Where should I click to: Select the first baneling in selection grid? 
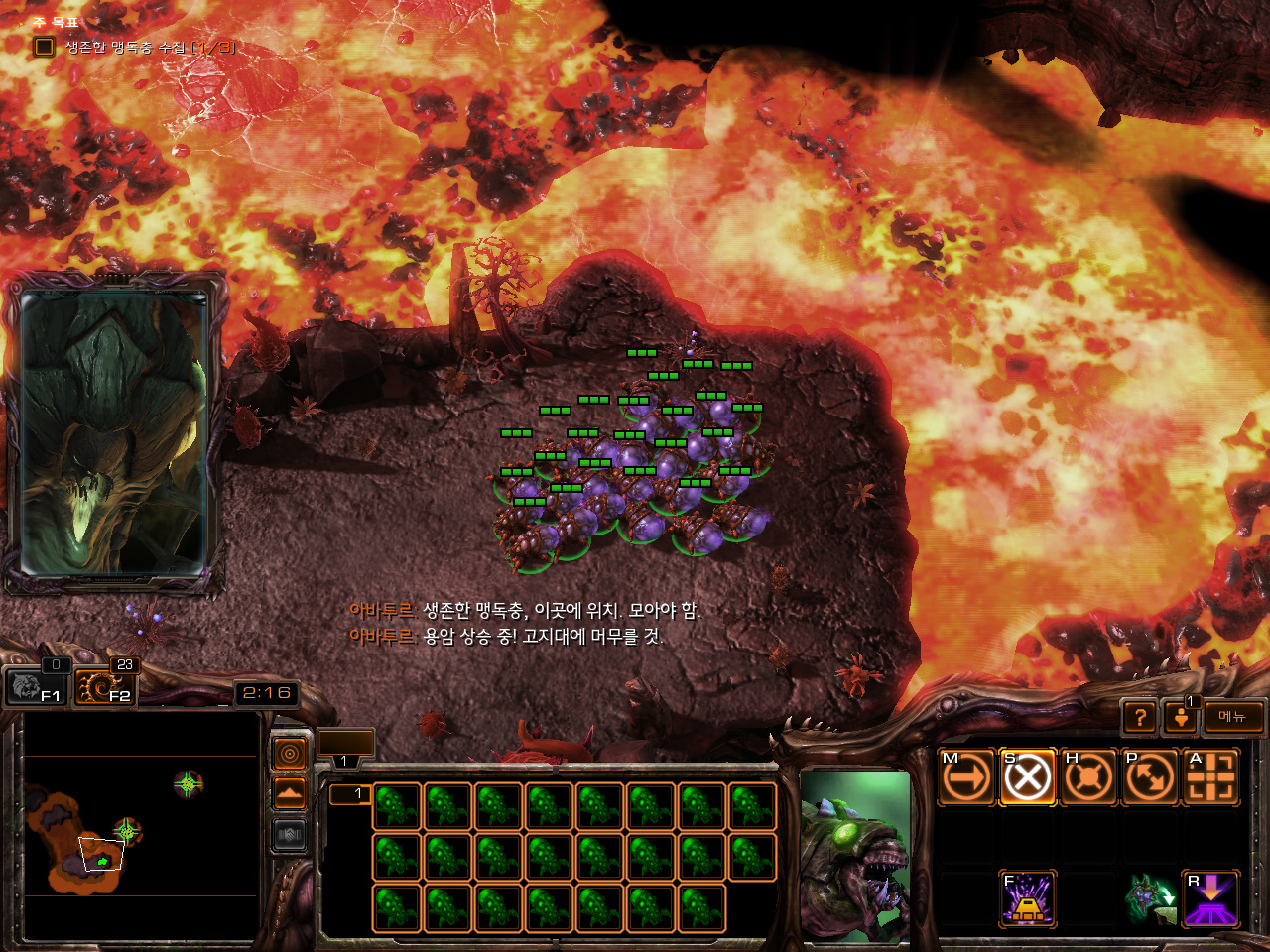[397, 806]
